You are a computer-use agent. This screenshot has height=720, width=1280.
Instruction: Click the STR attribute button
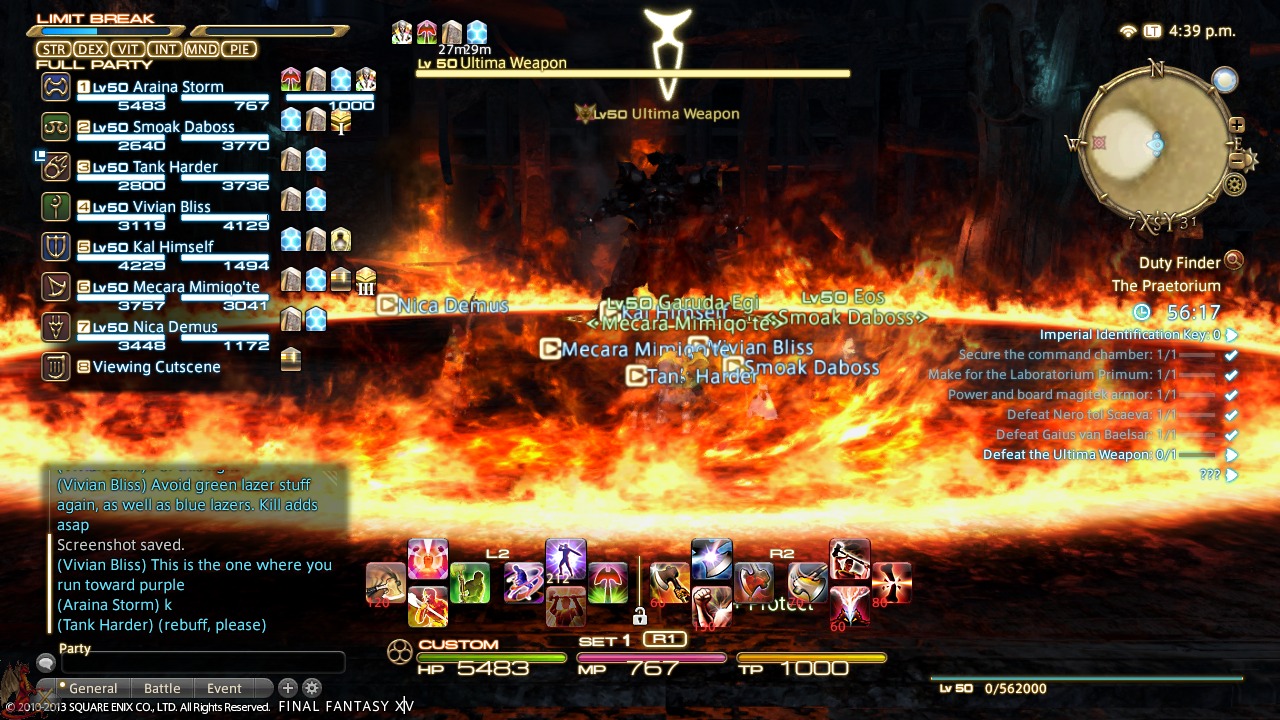(x=54, y=48)
